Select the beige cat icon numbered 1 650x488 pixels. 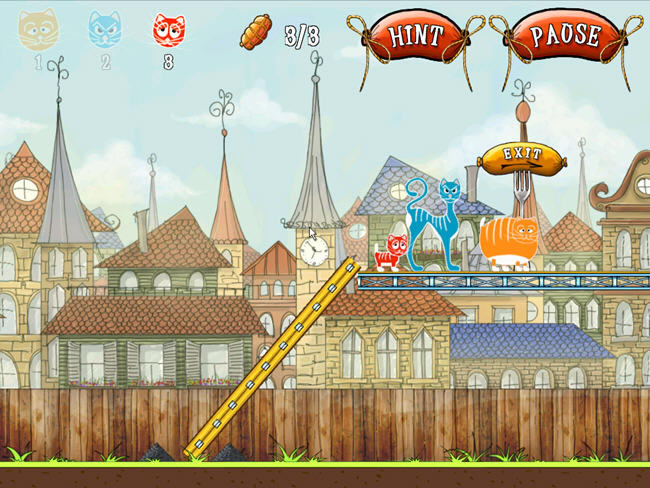[x=38, y=30]
